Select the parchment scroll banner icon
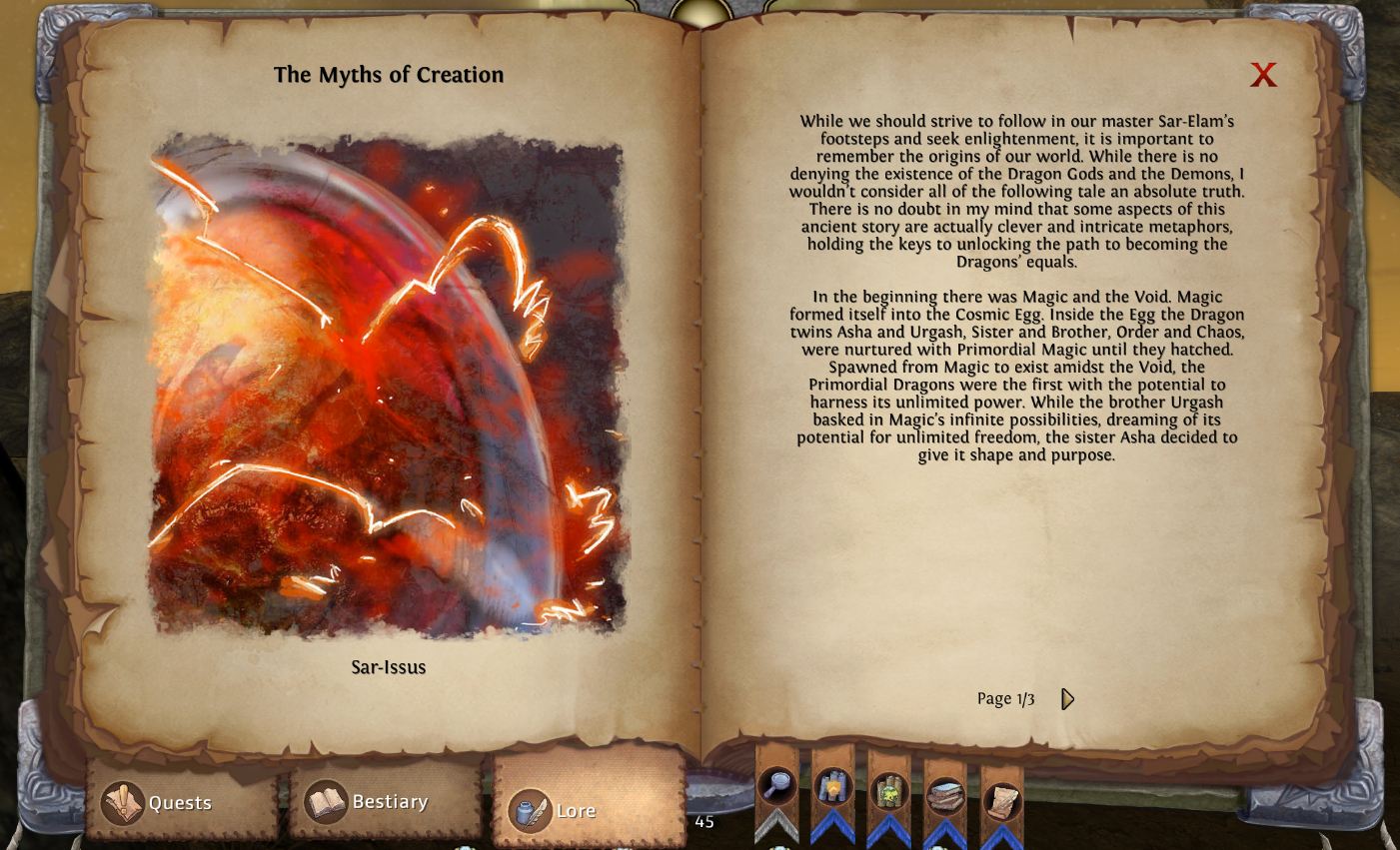The height and width of the screenshot is (850, 1400). coord(1001,801)
